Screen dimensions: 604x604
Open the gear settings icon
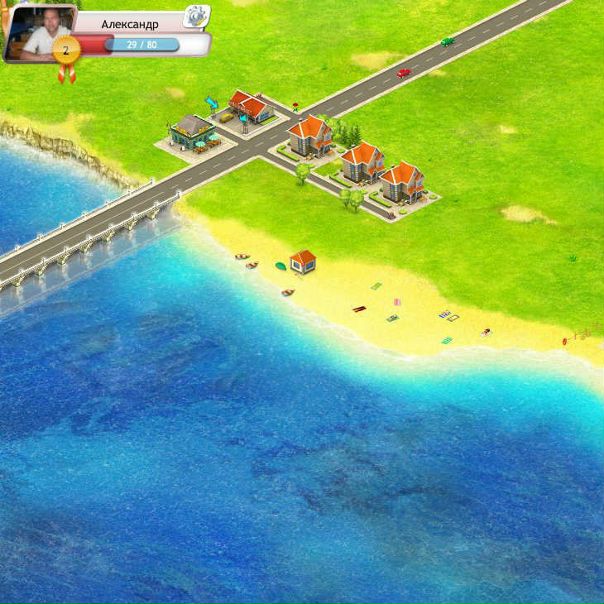[197, 16]
